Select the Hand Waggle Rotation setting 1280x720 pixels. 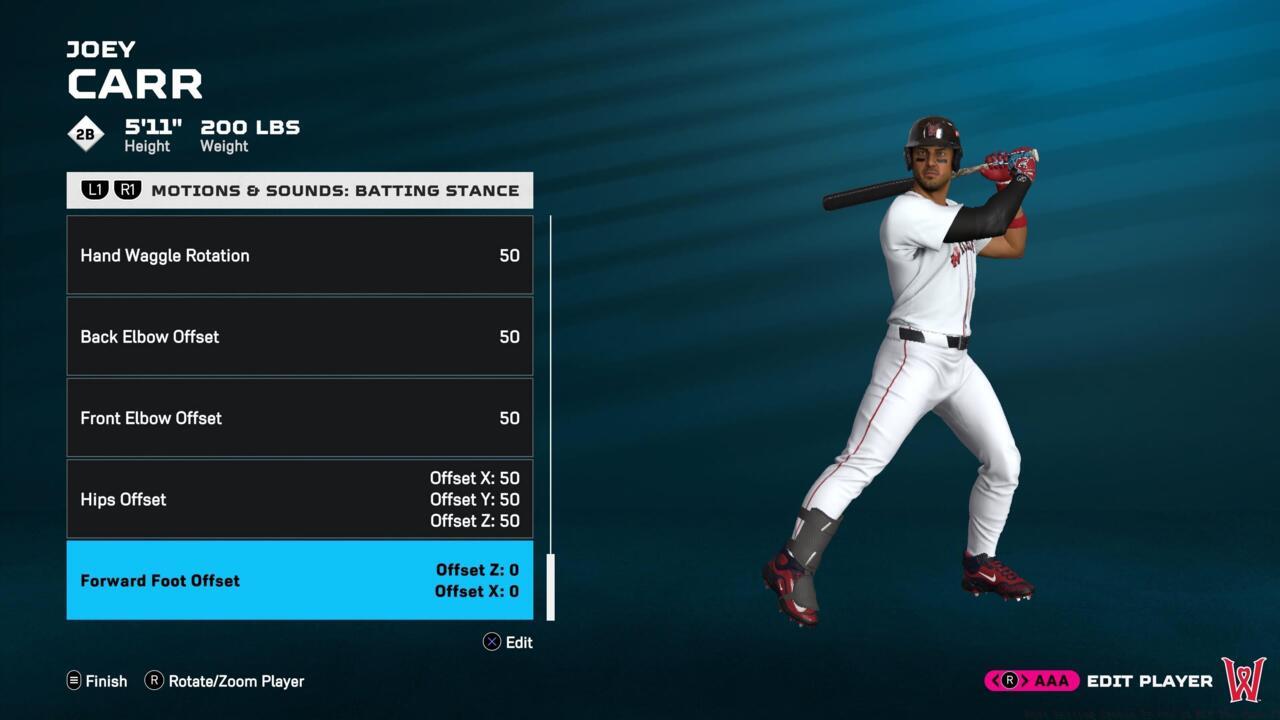click(x=300, y=255)
